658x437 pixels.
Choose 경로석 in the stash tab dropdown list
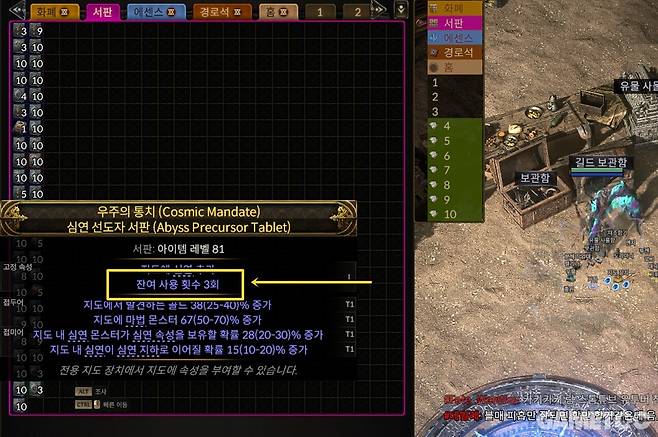click(x=455, y=50)
